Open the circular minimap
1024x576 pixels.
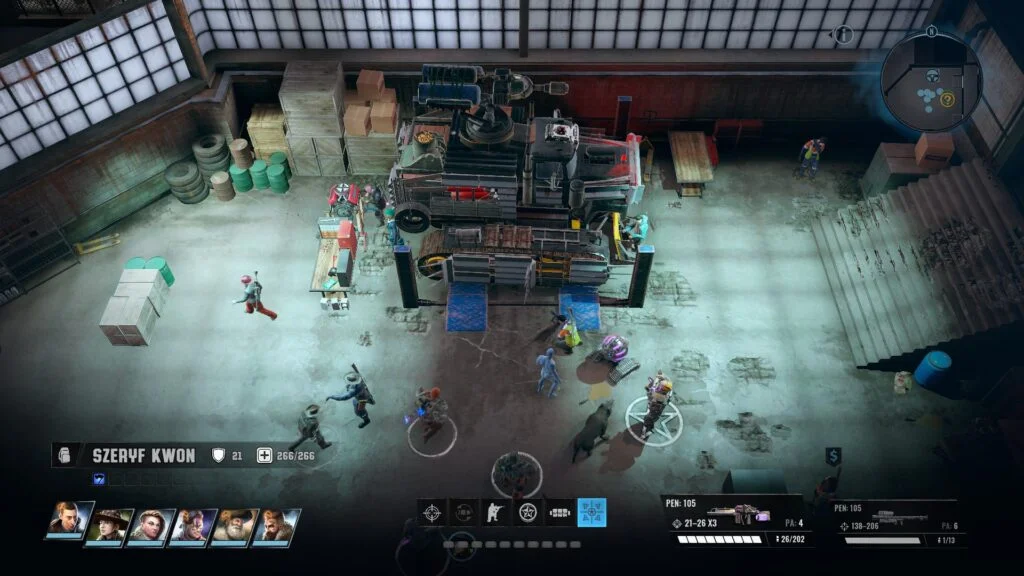(930, 80)
